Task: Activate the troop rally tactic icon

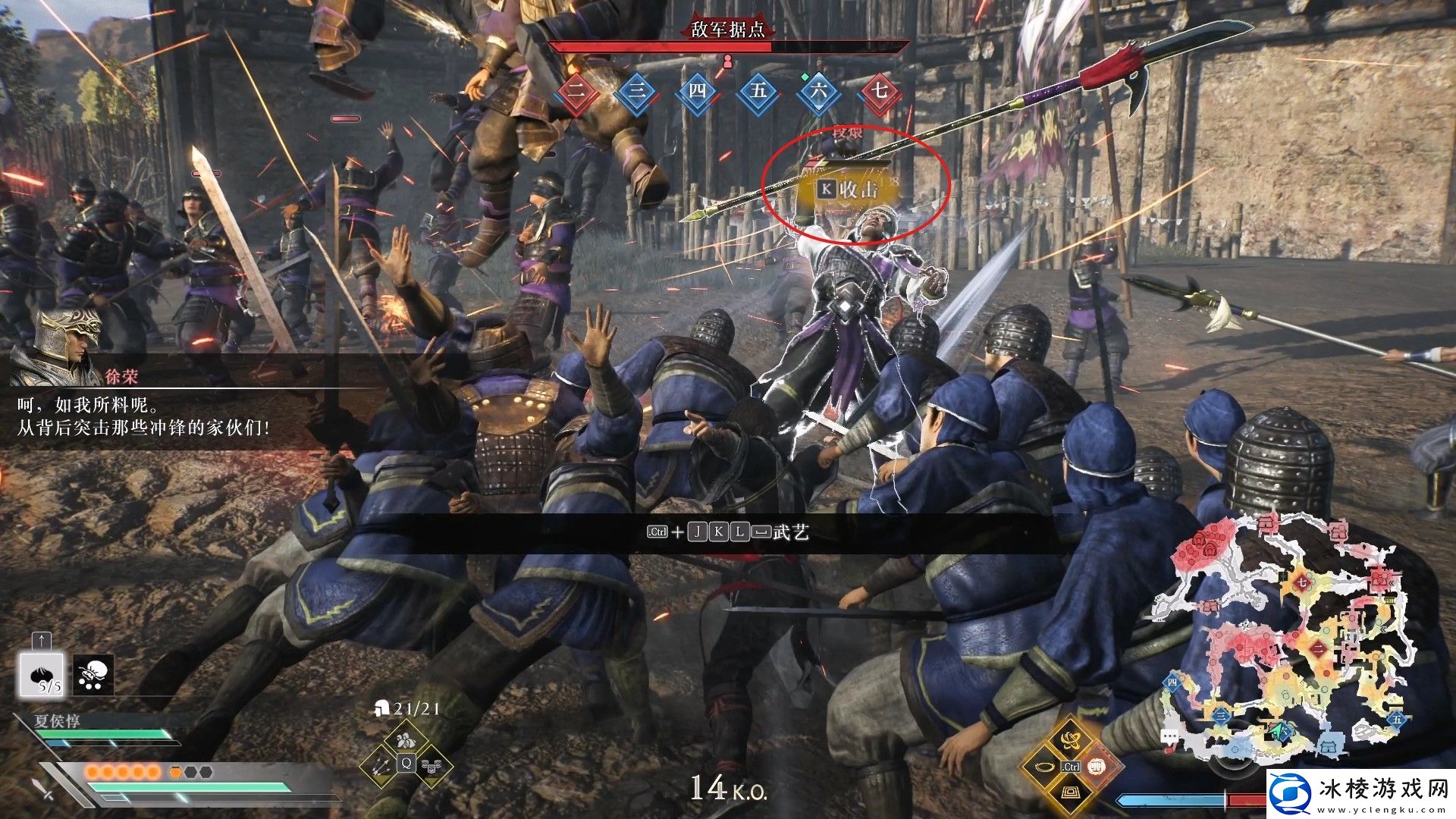Action: coord(406,738)
